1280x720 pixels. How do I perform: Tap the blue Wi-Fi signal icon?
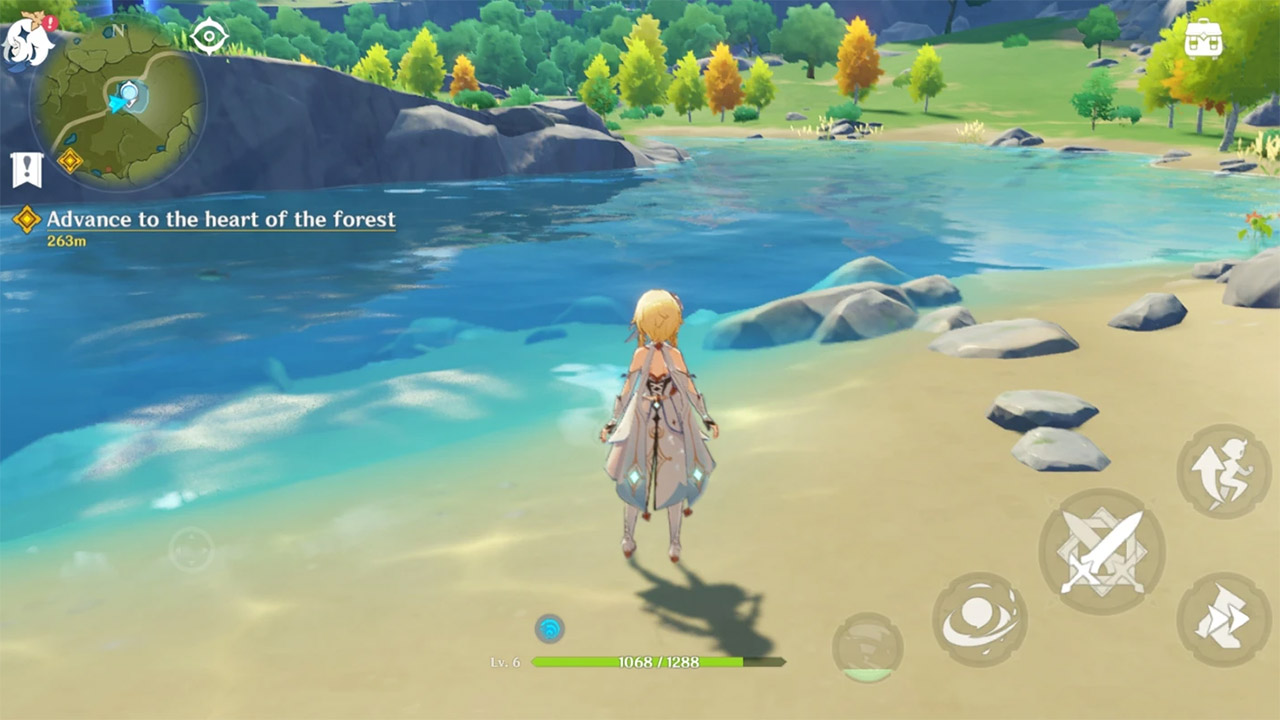(549, 628)
